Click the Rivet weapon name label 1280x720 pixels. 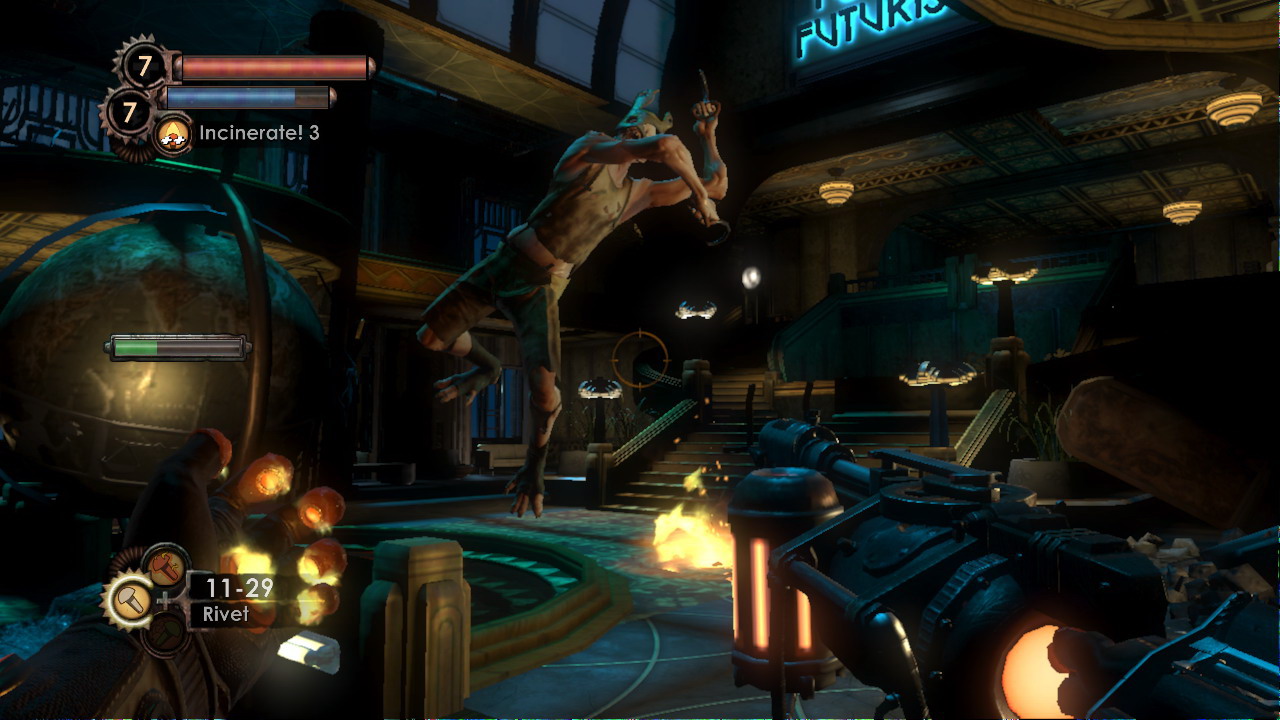228,615
